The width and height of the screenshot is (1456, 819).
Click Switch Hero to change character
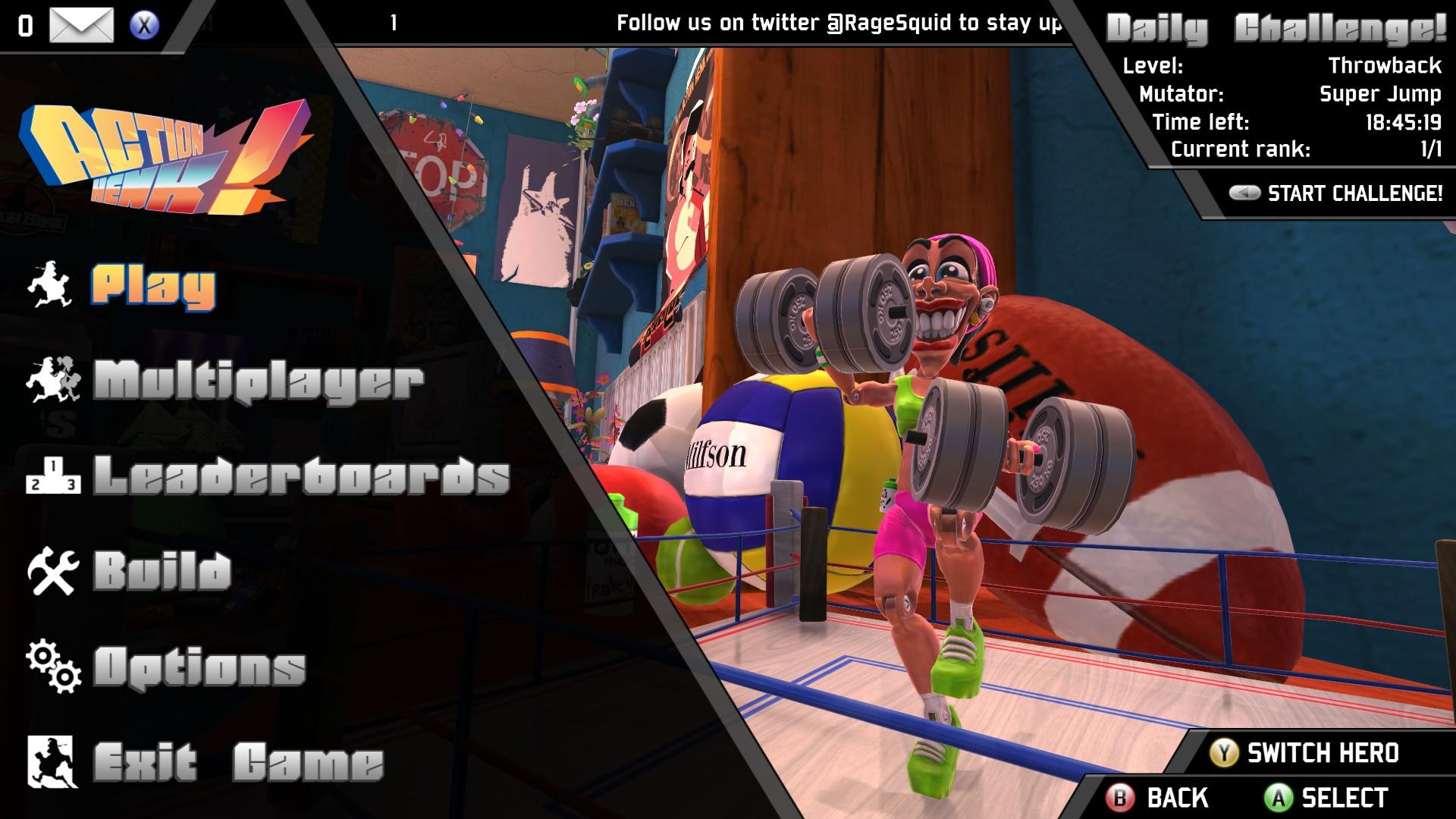point(1323,753)
